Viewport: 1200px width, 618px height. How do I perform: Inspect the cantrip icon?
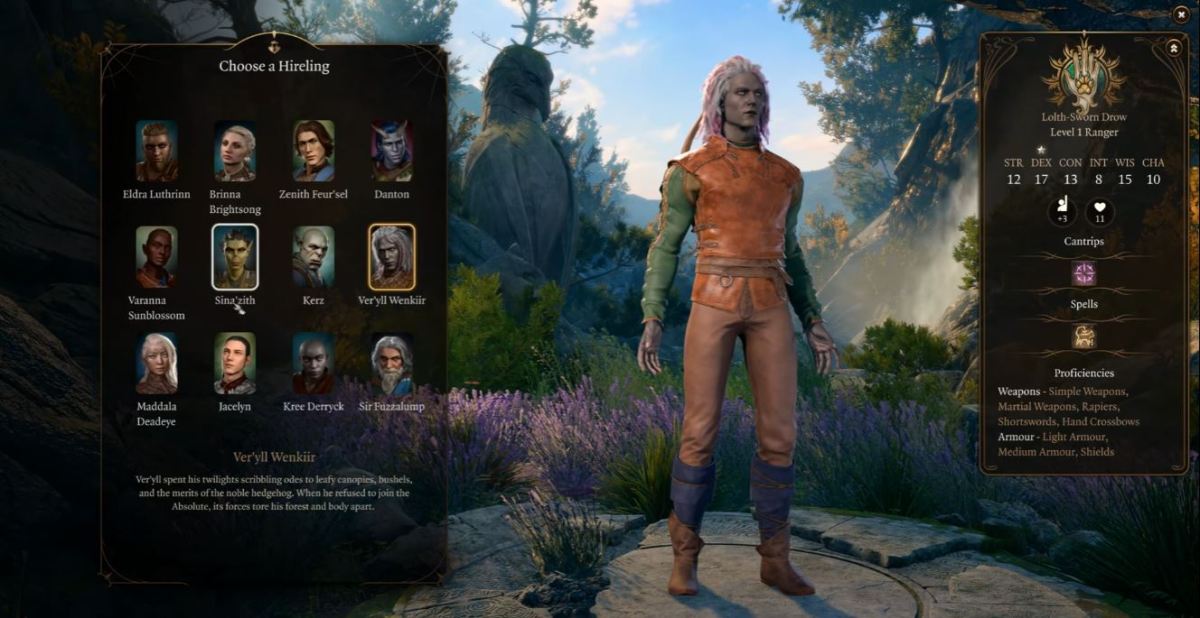pos(1084,274)
